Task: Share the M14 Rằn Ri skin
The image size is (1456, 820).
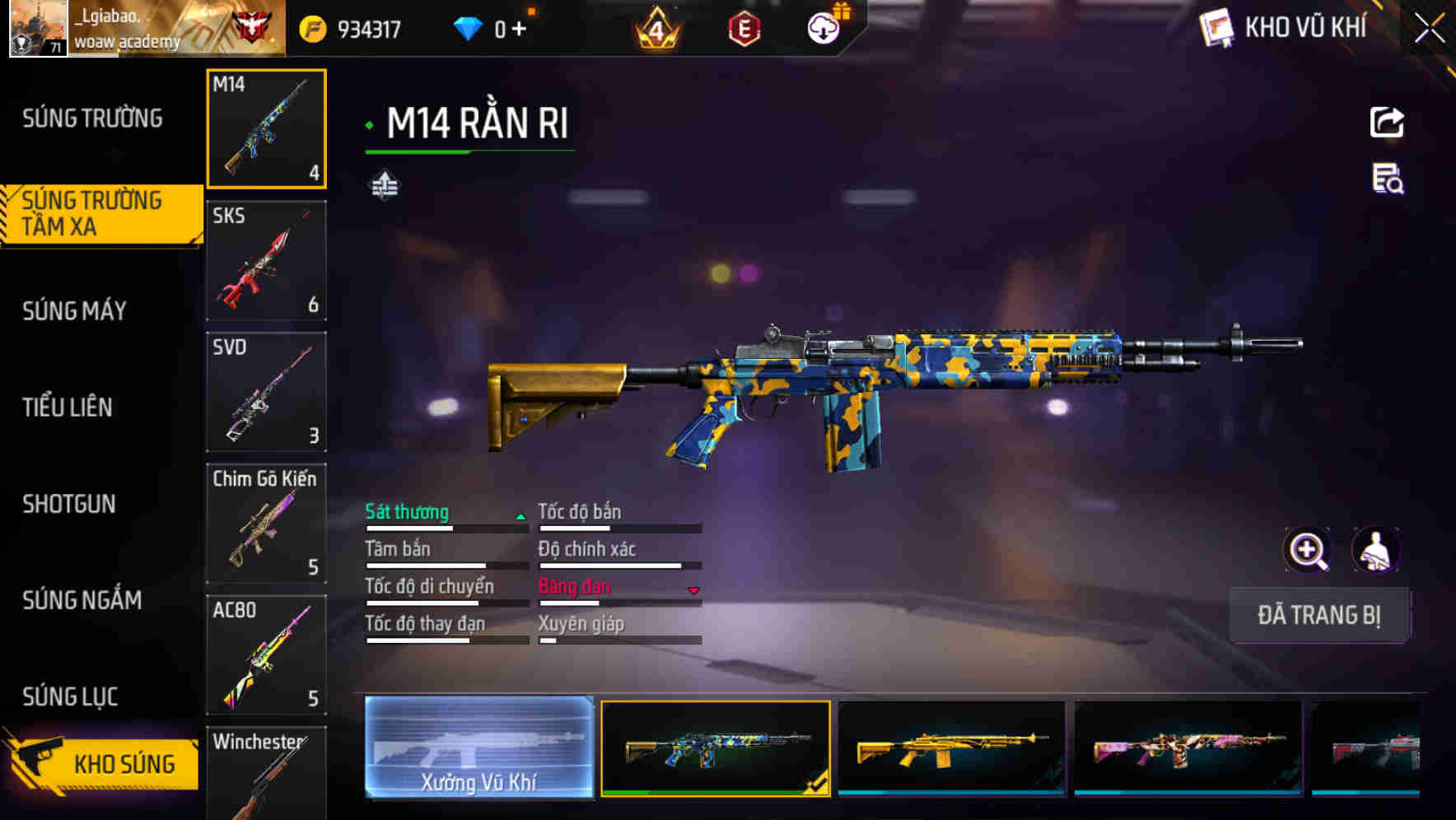Action: pos(1387,123)
